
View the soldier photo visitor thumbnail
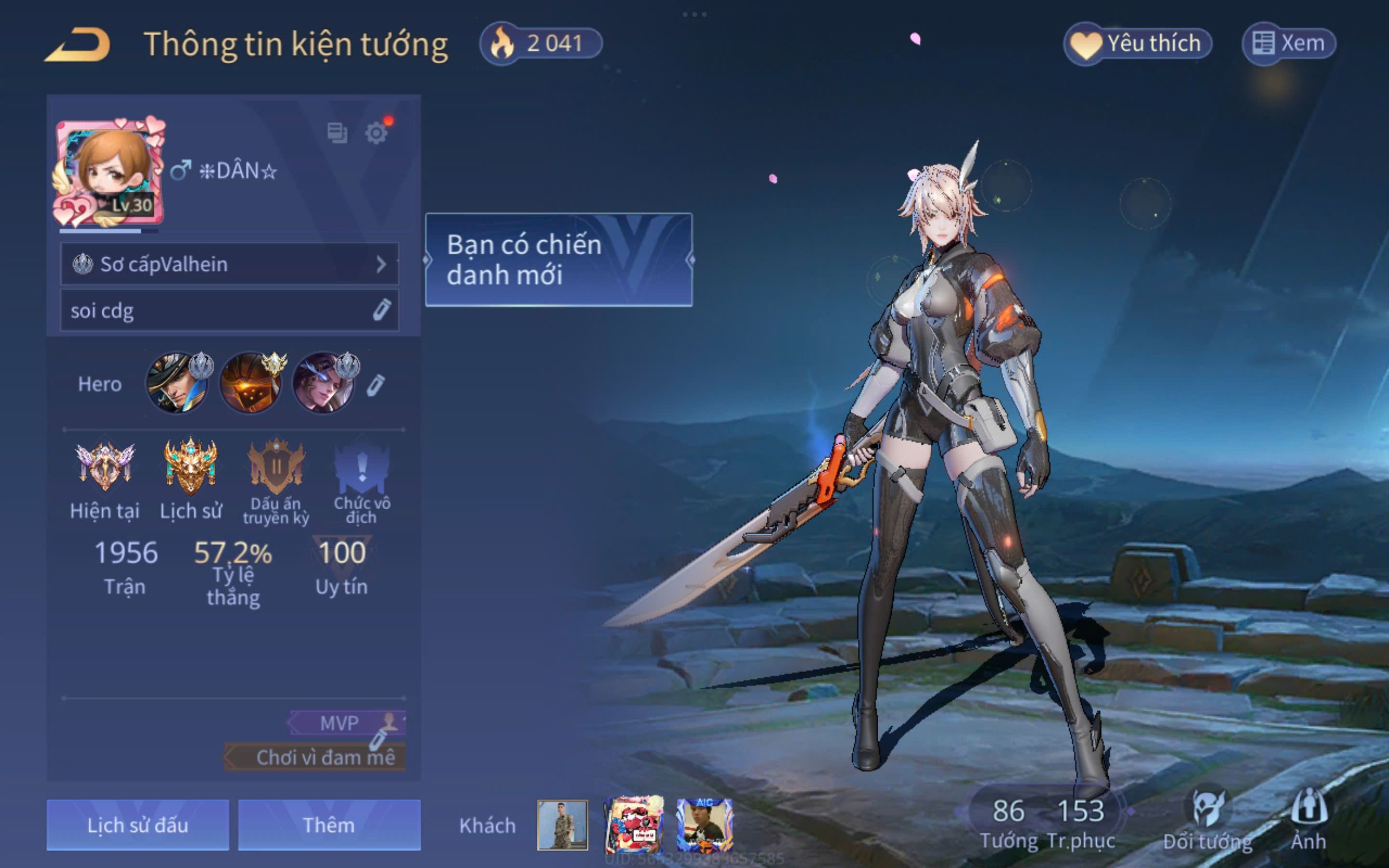coord(562,825)
